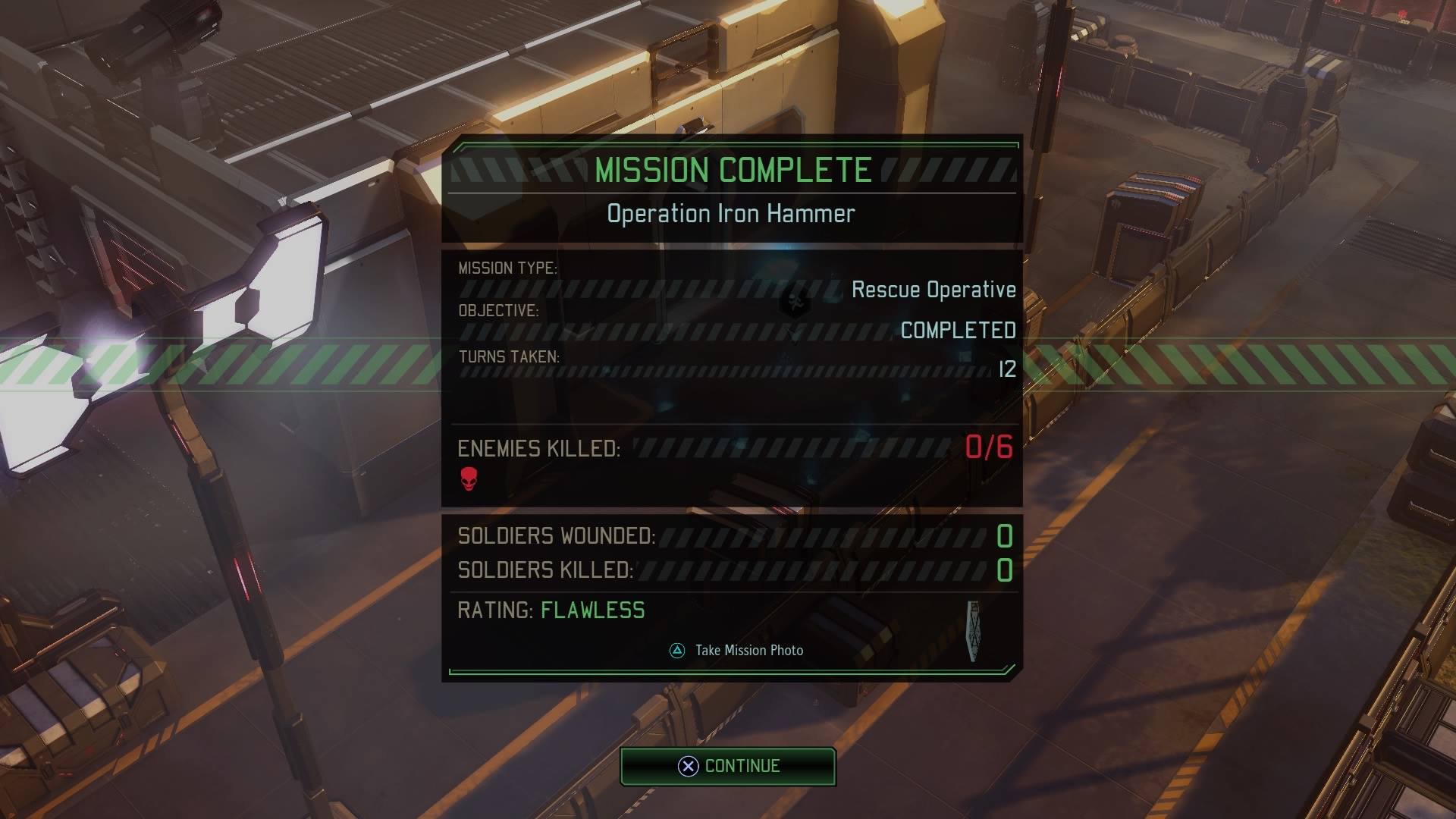Image resolution: width=1456 pixels, height=819 pixels.
Task: Continue past the Mission Complete screen
Action: tap(728, 766)
